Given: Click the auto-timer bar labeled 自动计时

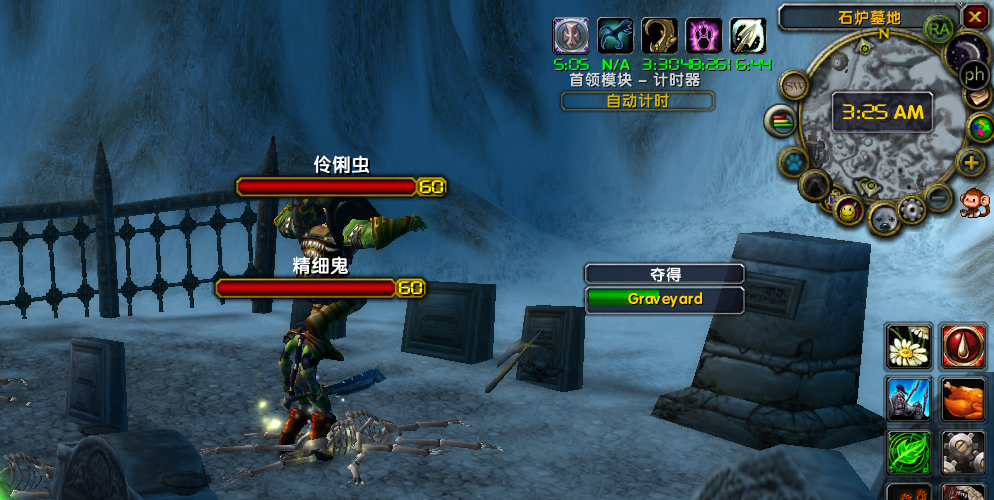Looking at the screenshot, I should pyautogui.click(x=637, y=101).
